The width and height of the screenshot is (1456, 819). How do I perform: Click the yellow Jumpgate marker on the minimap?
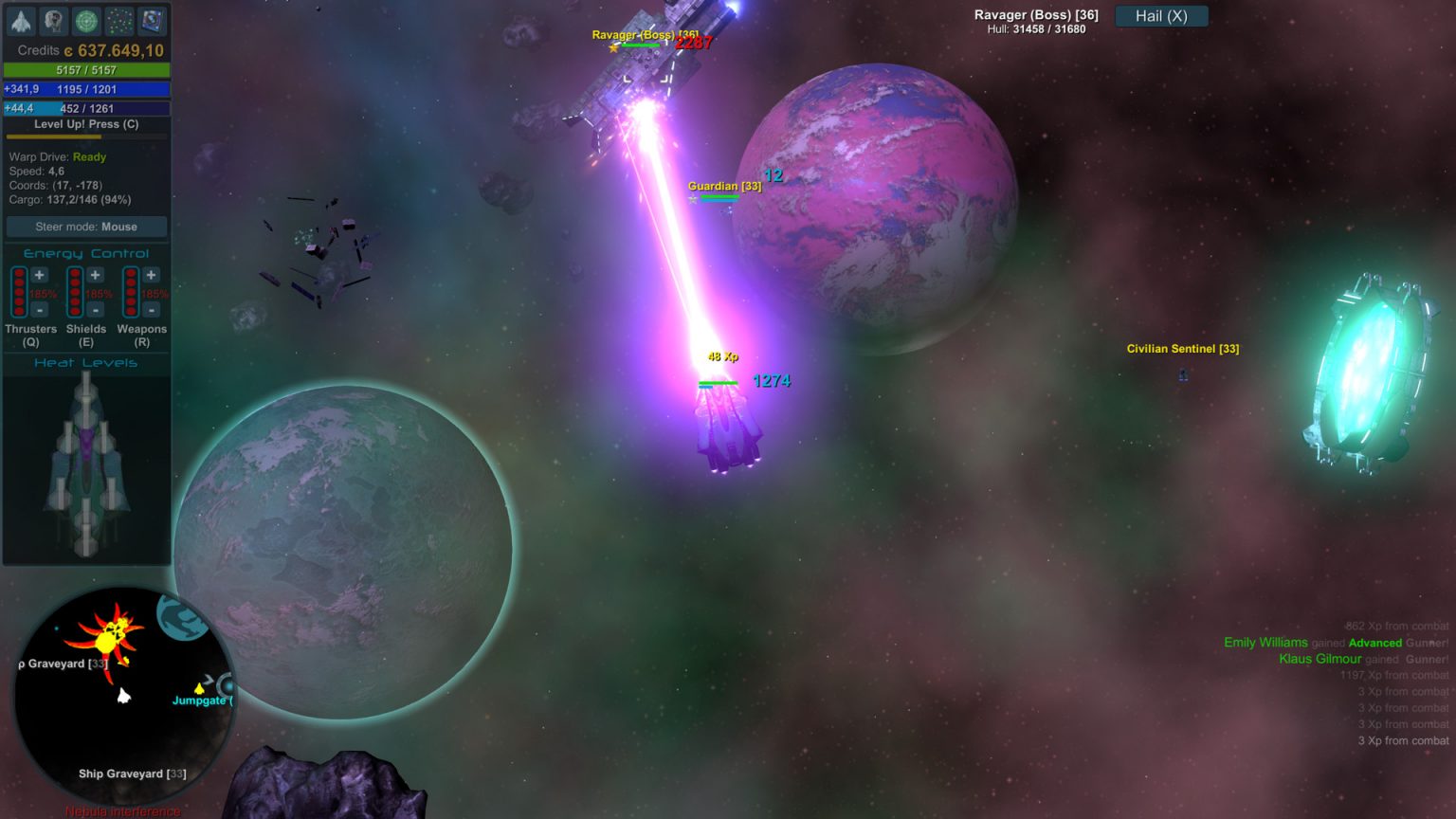199,687
